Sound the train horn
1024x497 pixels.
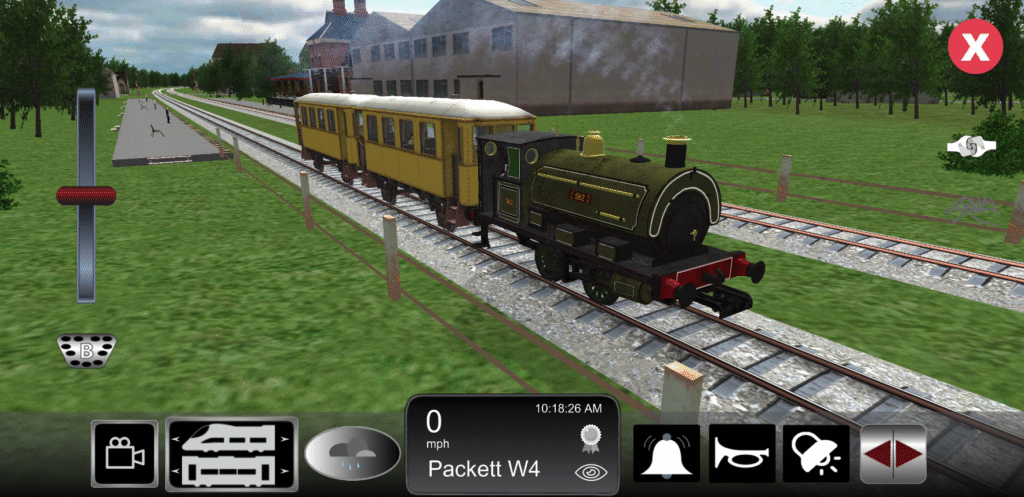(743, 454)
